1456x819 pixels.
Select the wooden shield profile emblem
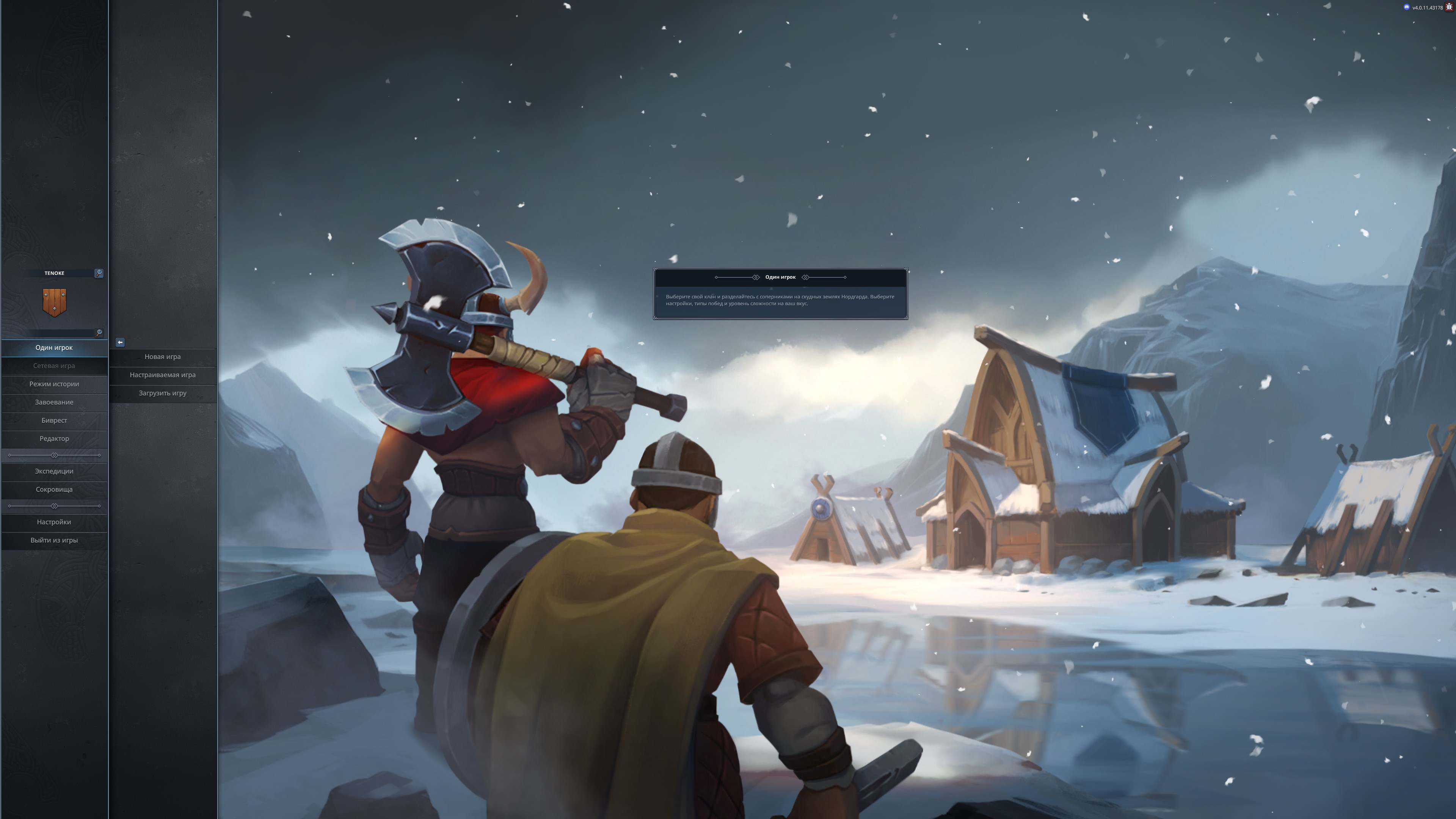click(54, 303)
